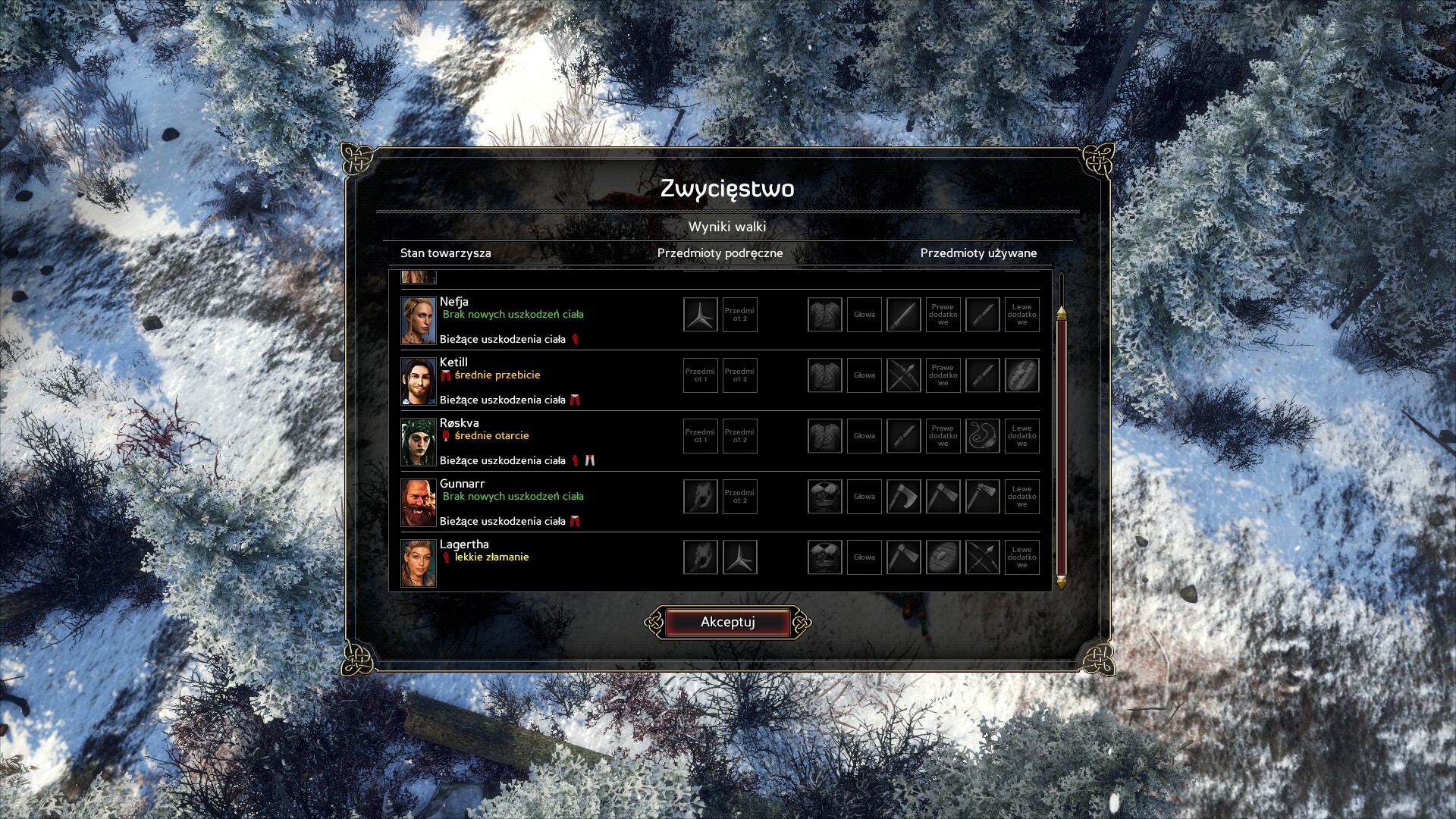Pick Lagertha's portrait
Viewport: 1456px width, 819px height.
point(418,563)
